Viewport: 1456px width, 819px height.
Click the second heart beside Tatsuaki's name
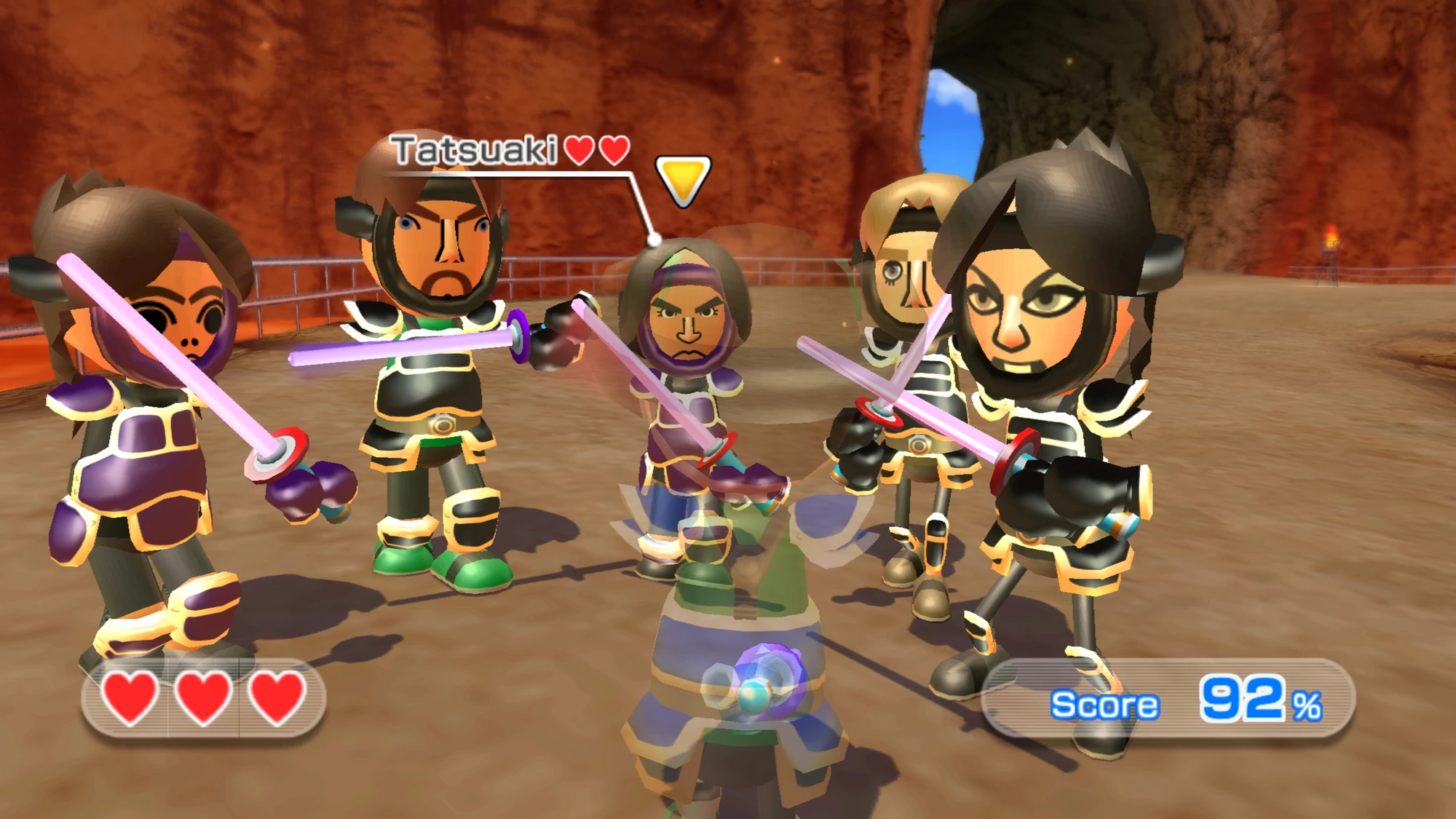(x=616, y=151)
